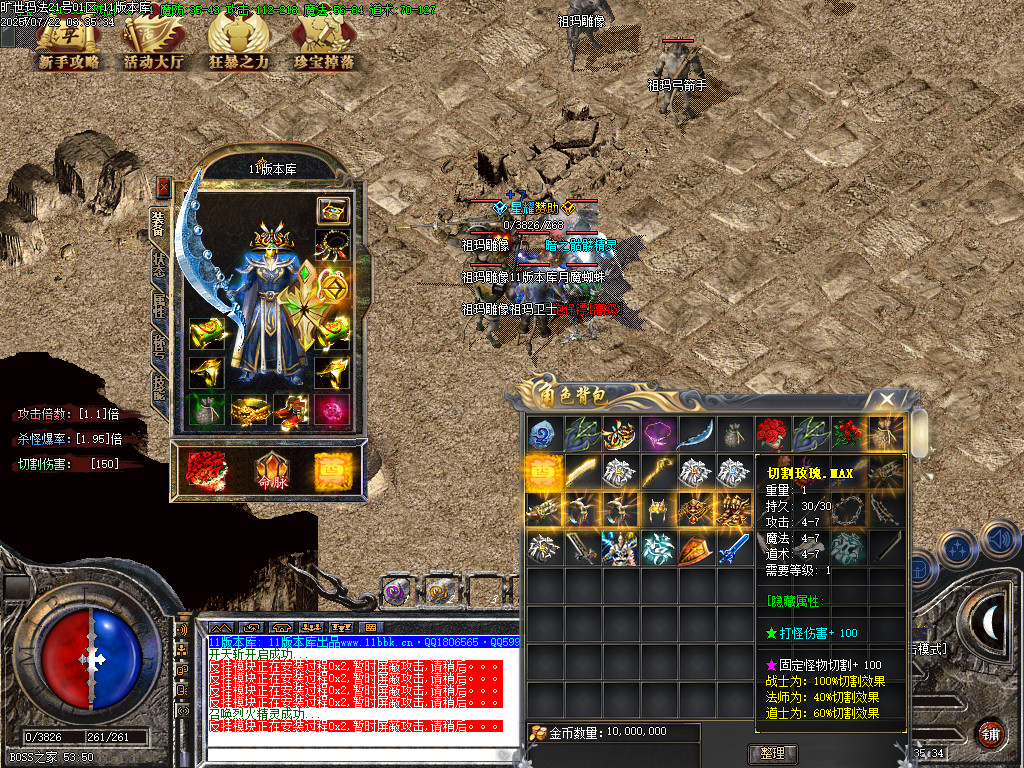This screenshot has height=768, width=1024.
Task: Switch to the 属性 attributes tab
Action: (160, 307)
